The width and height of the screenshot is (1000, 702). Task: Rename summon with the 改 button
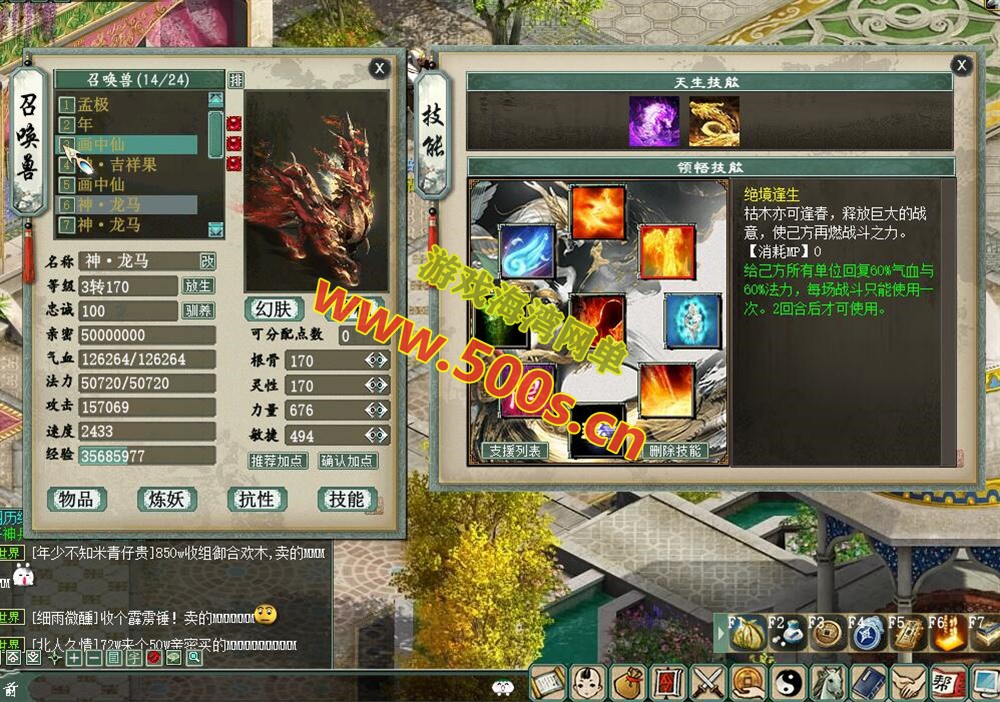pyautogui.click(x=207, y=261)
